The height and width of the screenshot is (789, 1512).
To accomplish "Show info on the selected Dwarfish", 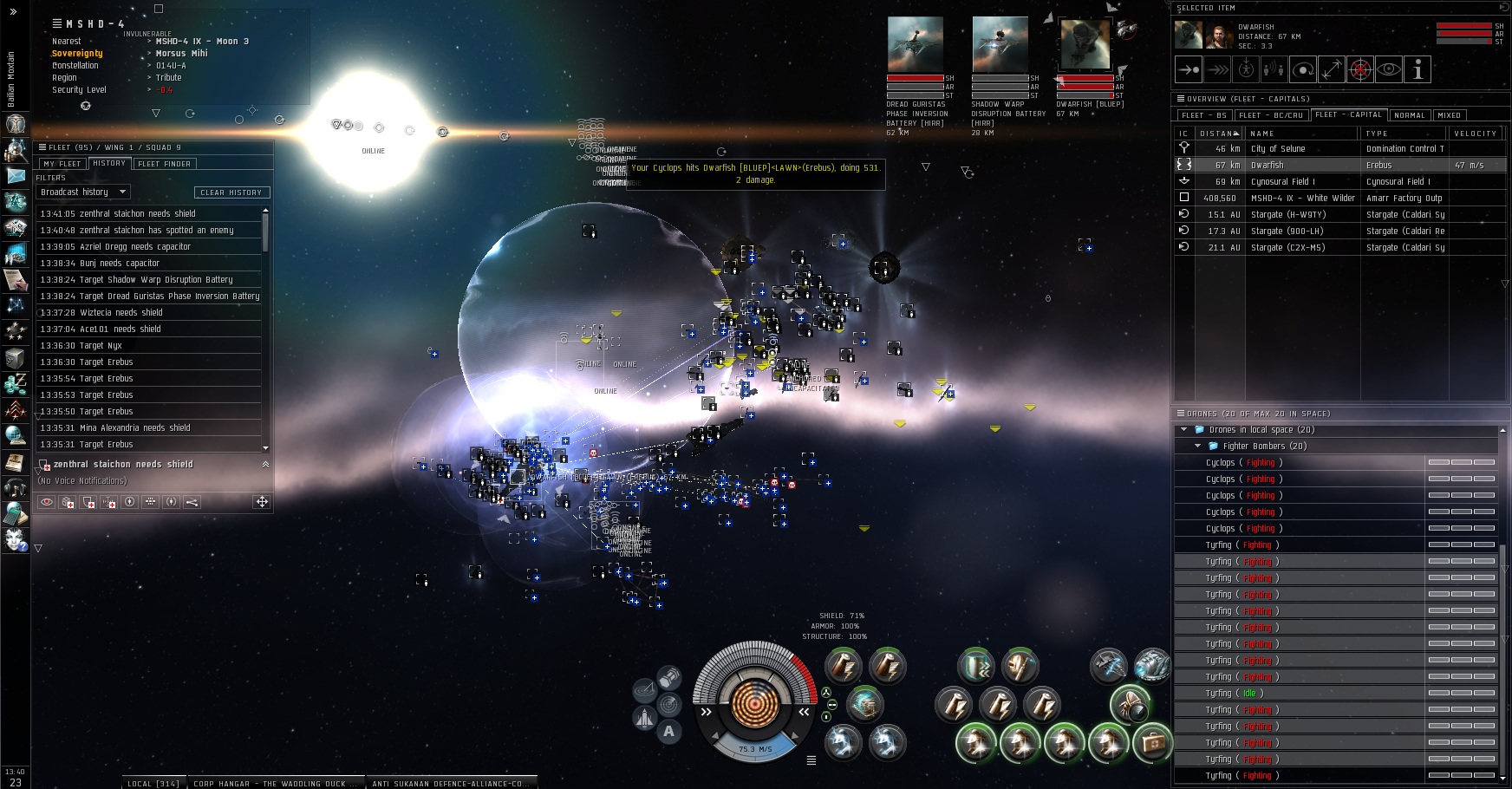I will (1417, 70).
